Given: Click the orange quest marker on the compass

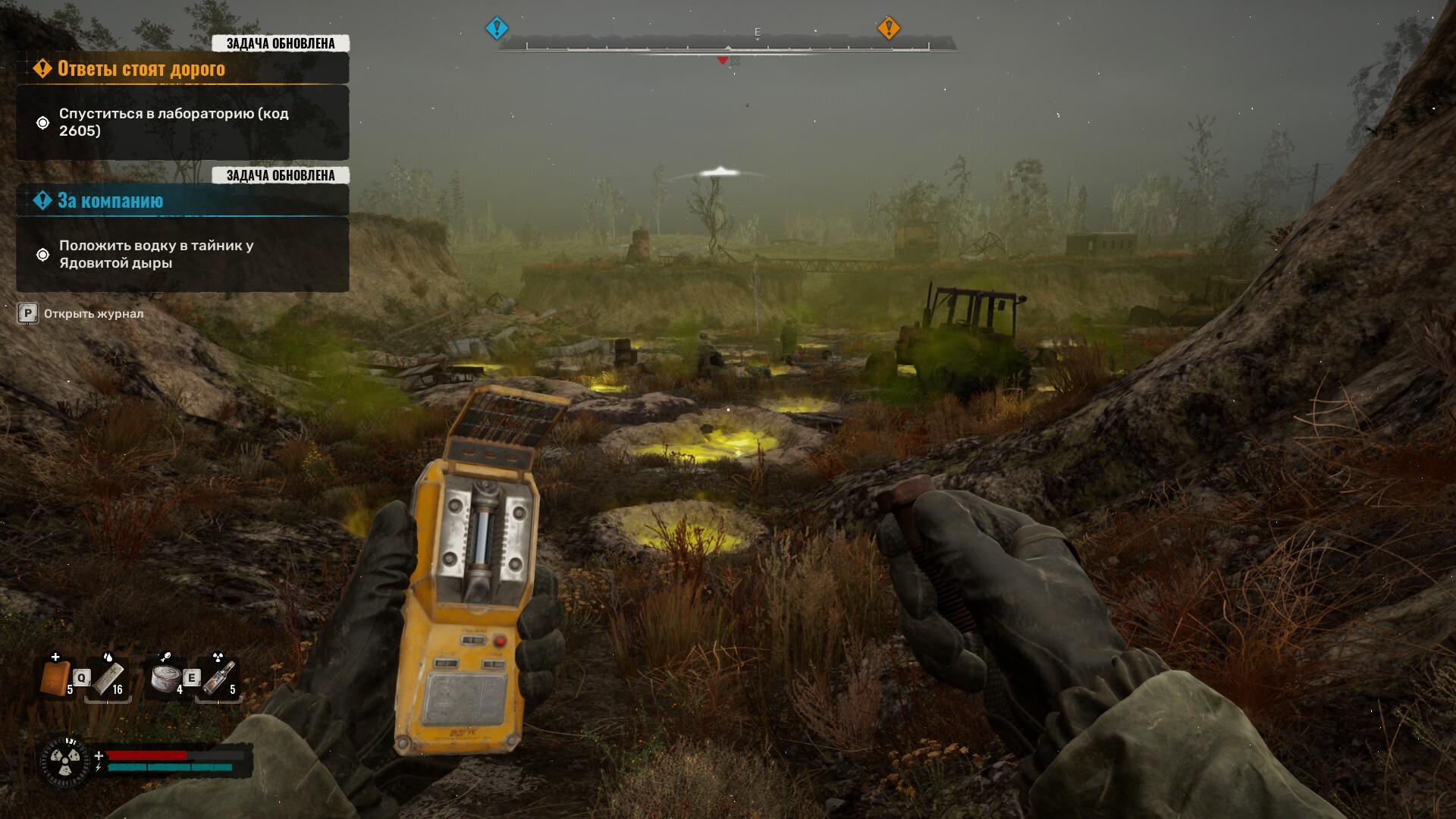Looking at the screenshot, I should click(888, 29).
